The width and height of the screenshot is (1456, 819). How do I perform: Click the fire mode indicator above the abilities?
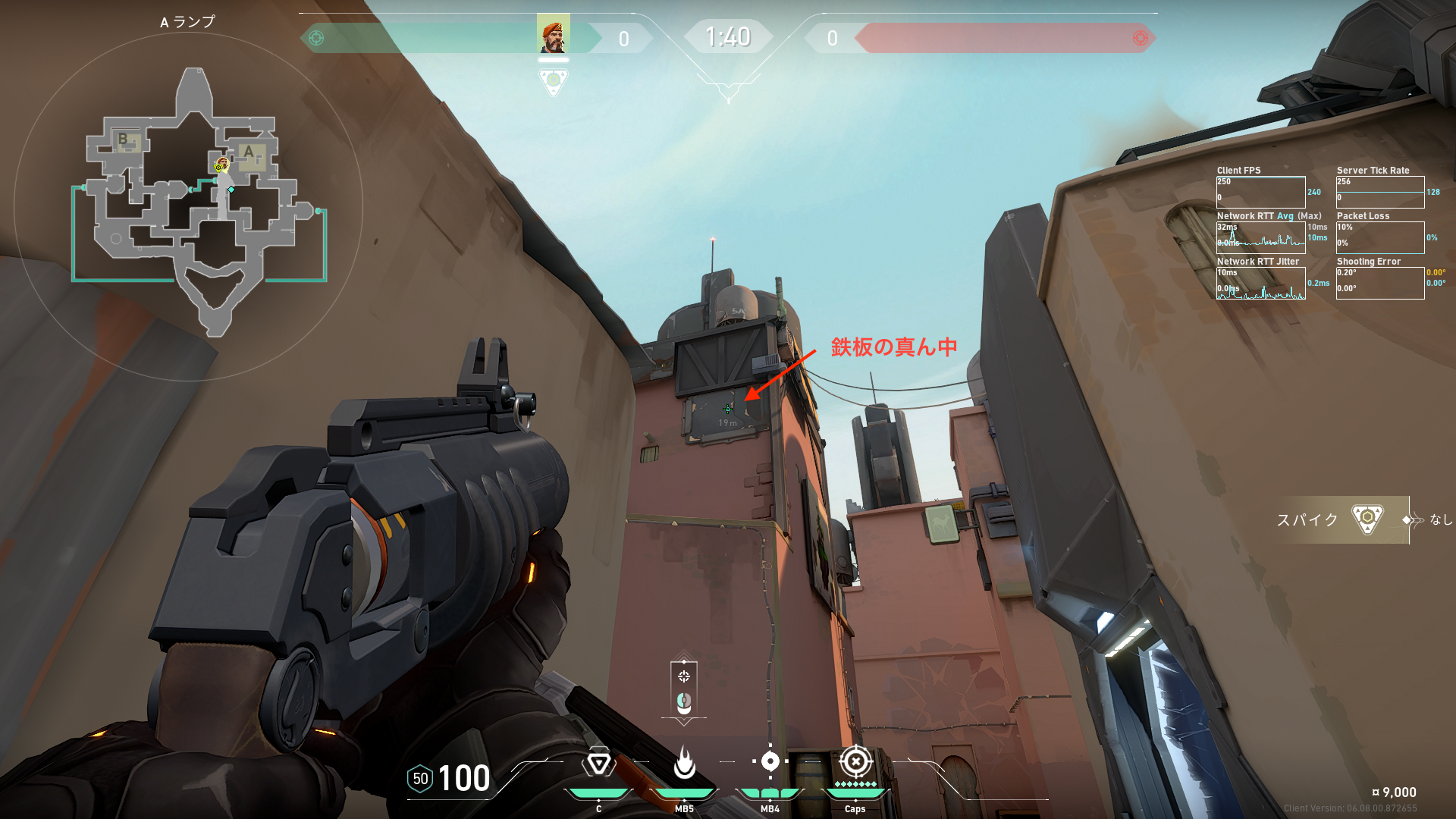tap(684, 689)
